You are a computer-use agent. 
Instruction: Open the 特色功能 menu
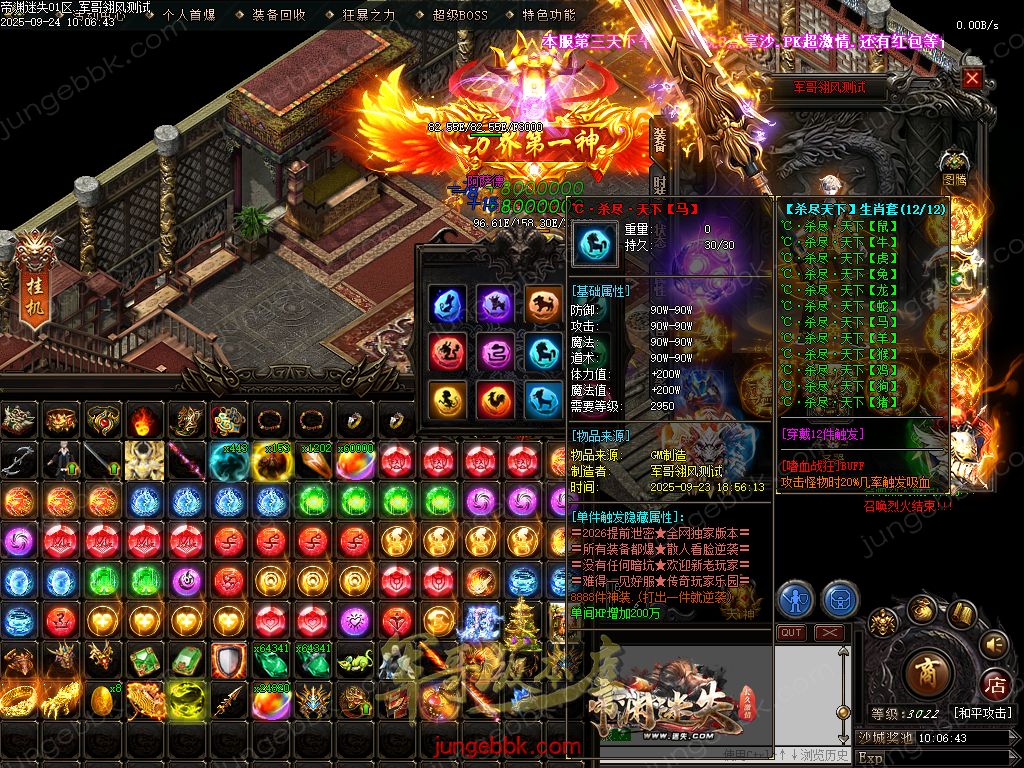(549, 15)
